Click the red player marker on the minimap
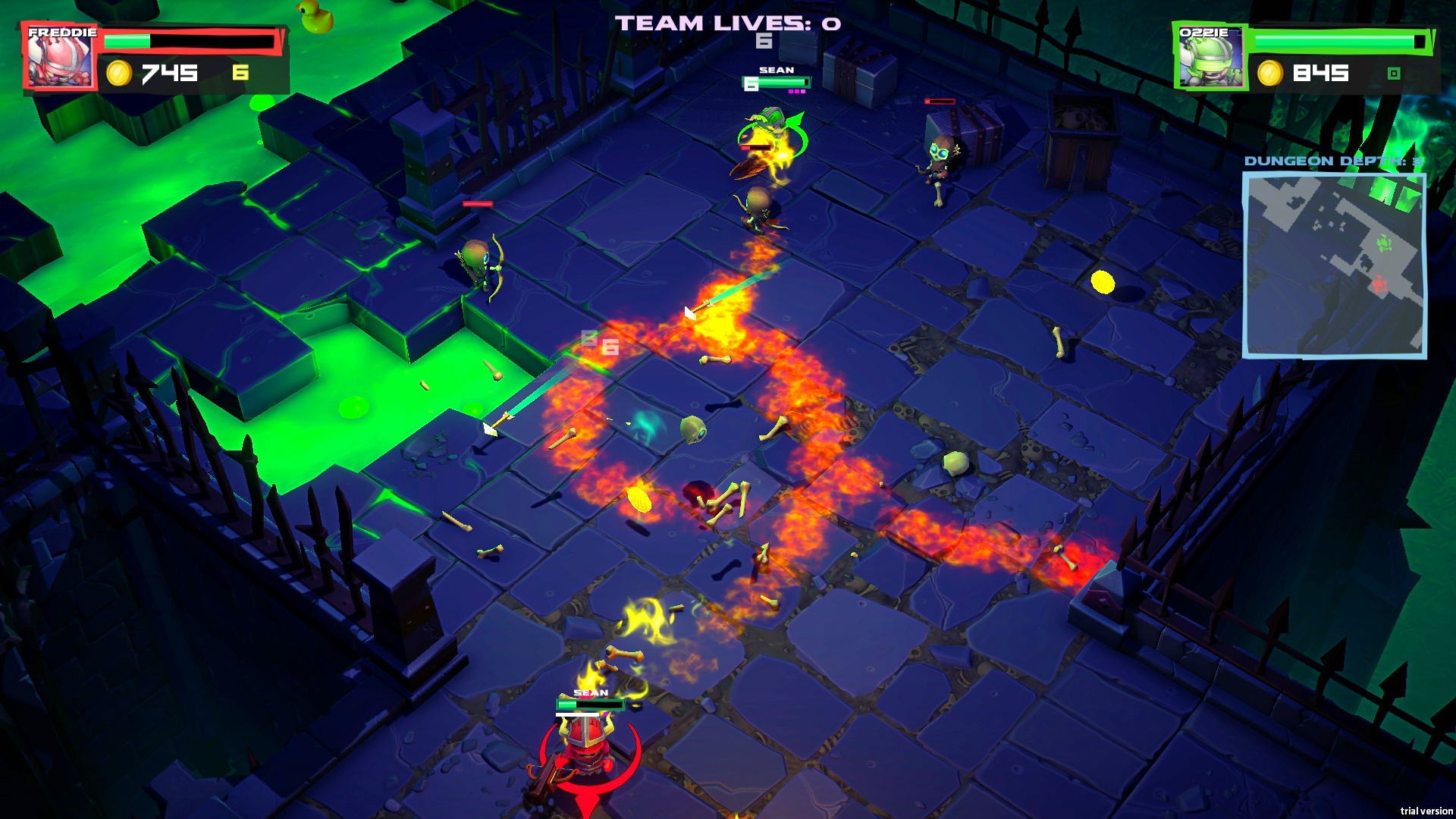This screenshot has width=1456, height=819. (1379, 284)
